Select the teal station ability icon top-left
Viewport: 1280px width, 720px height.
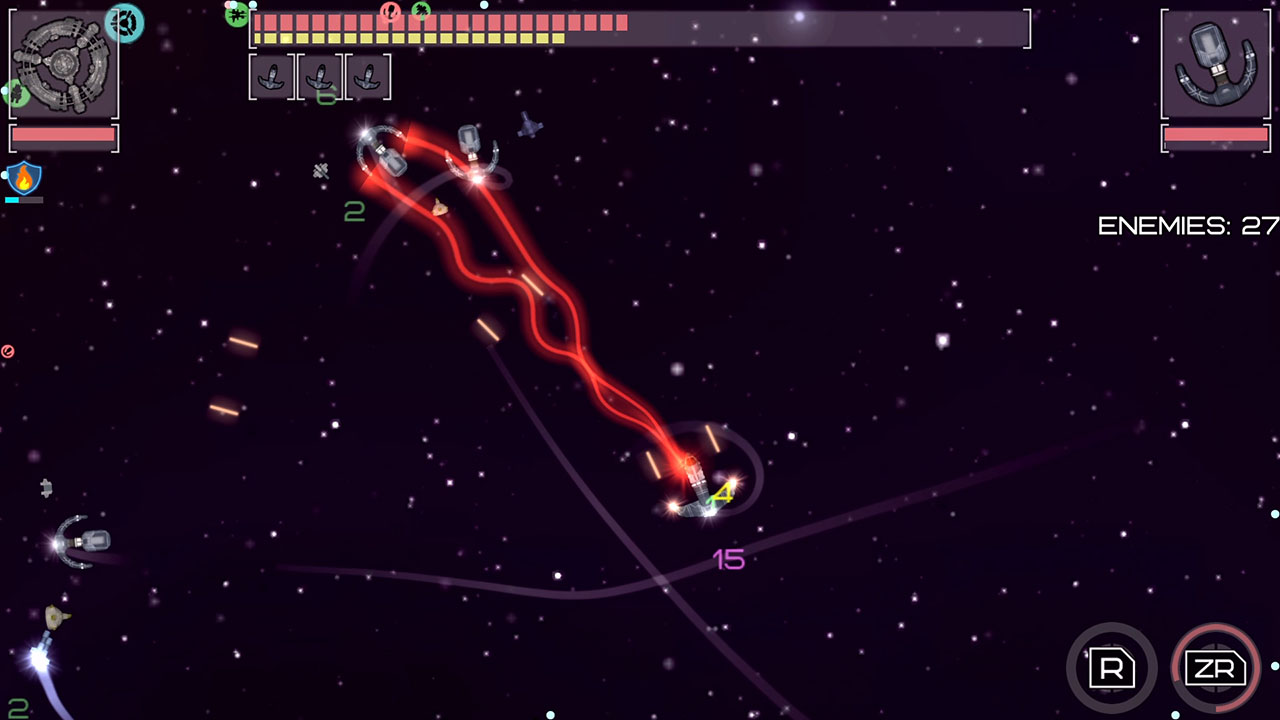pyautogui.click(x=124, y=22)
